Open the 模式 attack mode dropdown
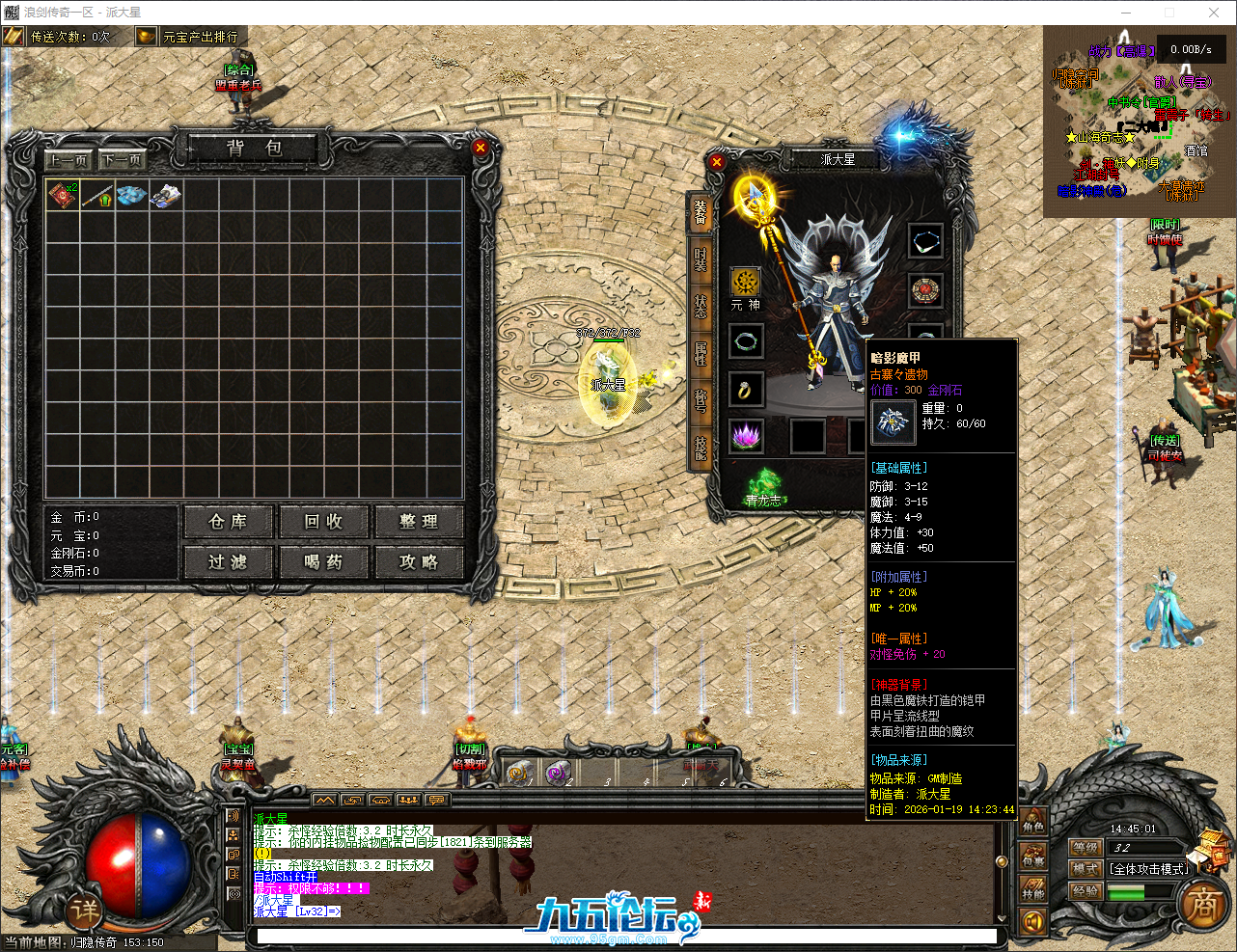The height and width of the screenshot is (952, 1237). (x=1087, y=869)
